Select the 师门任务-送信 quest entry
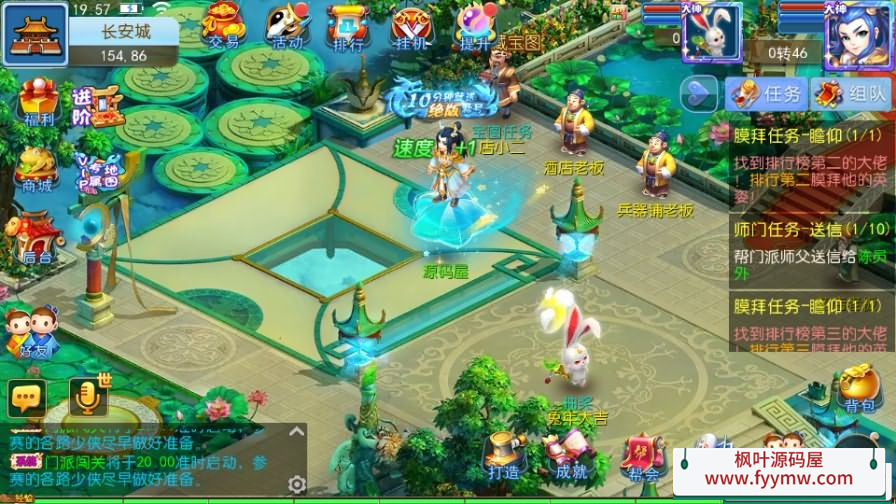This screenshot has width=896, height=504. (x=810, y=242)
